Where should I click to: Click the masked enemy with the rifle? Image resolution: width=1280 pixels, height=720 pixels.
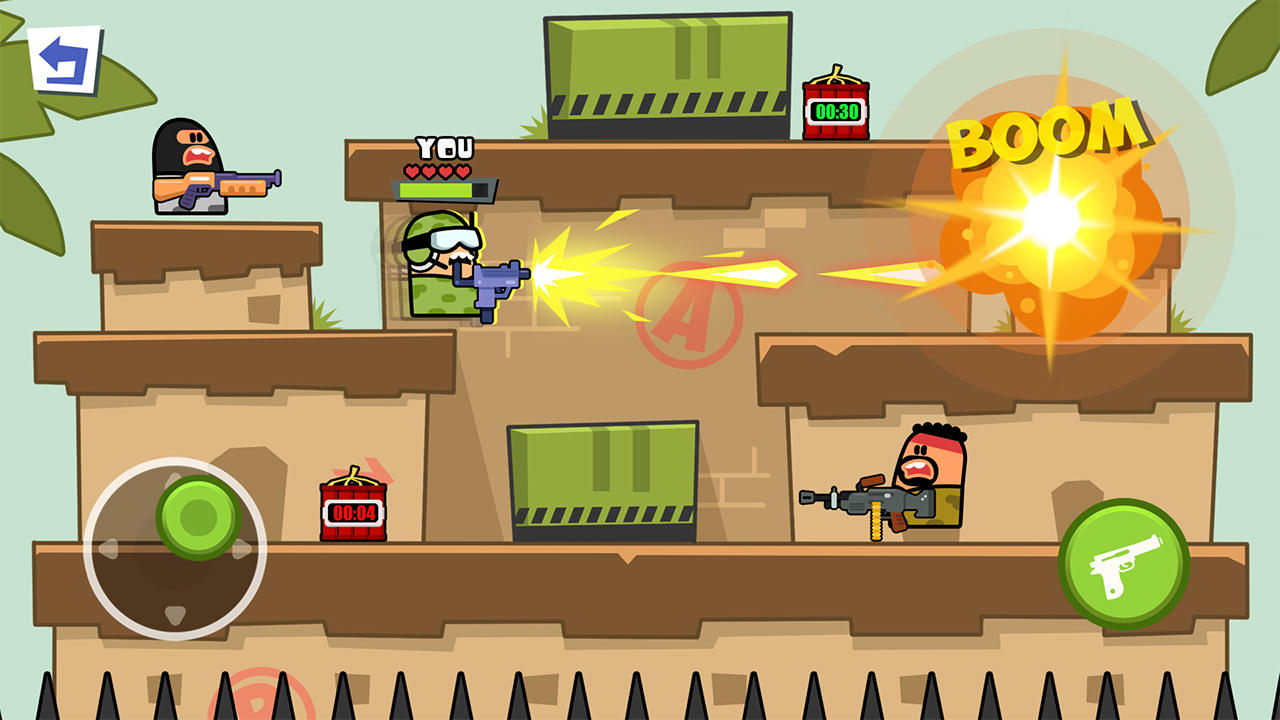point(188,165)
